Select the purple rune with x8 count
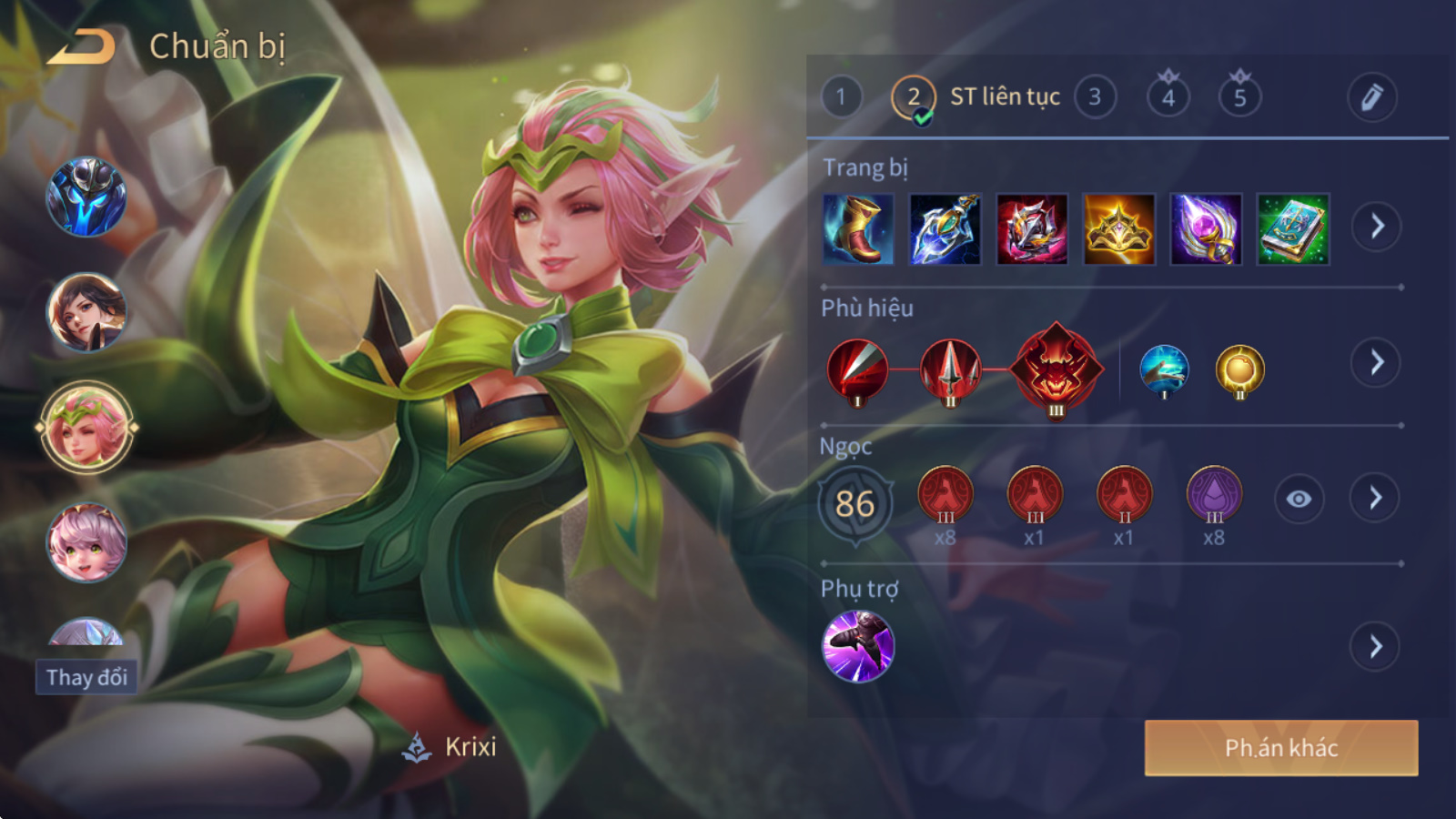 point(1214,495)
